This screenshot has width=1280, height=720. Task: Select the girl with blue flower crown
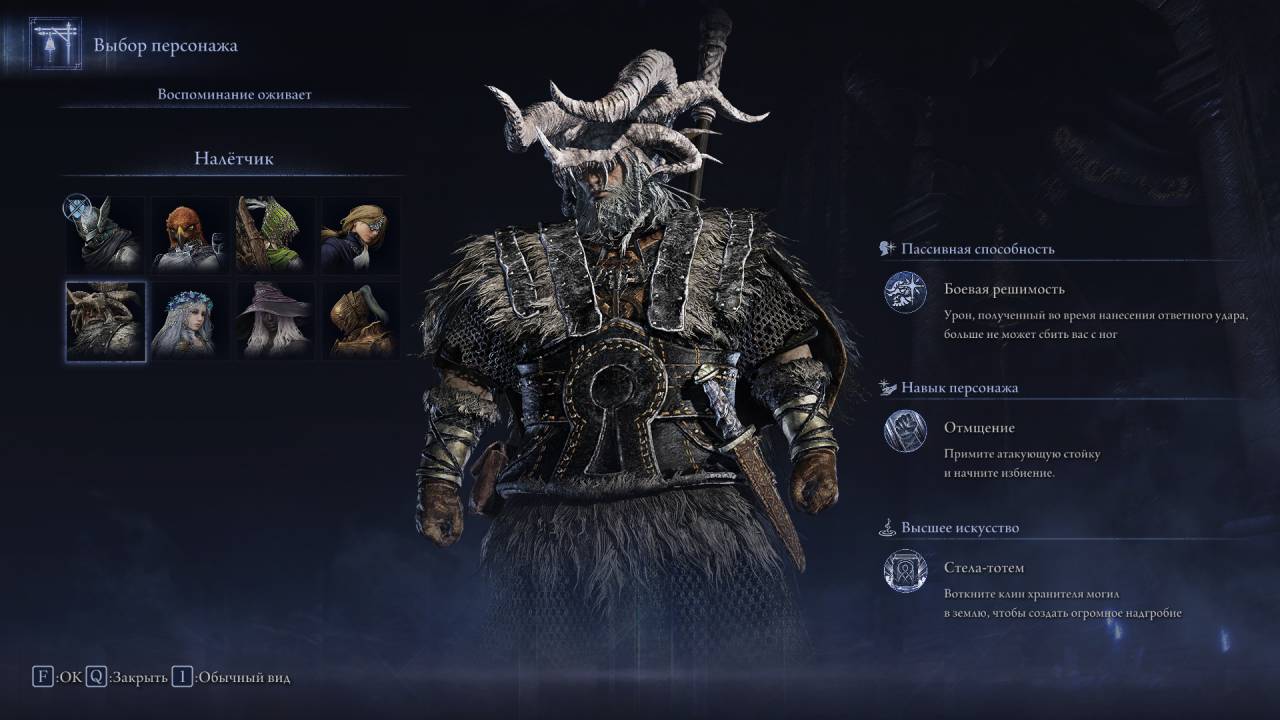pos(190,320)
